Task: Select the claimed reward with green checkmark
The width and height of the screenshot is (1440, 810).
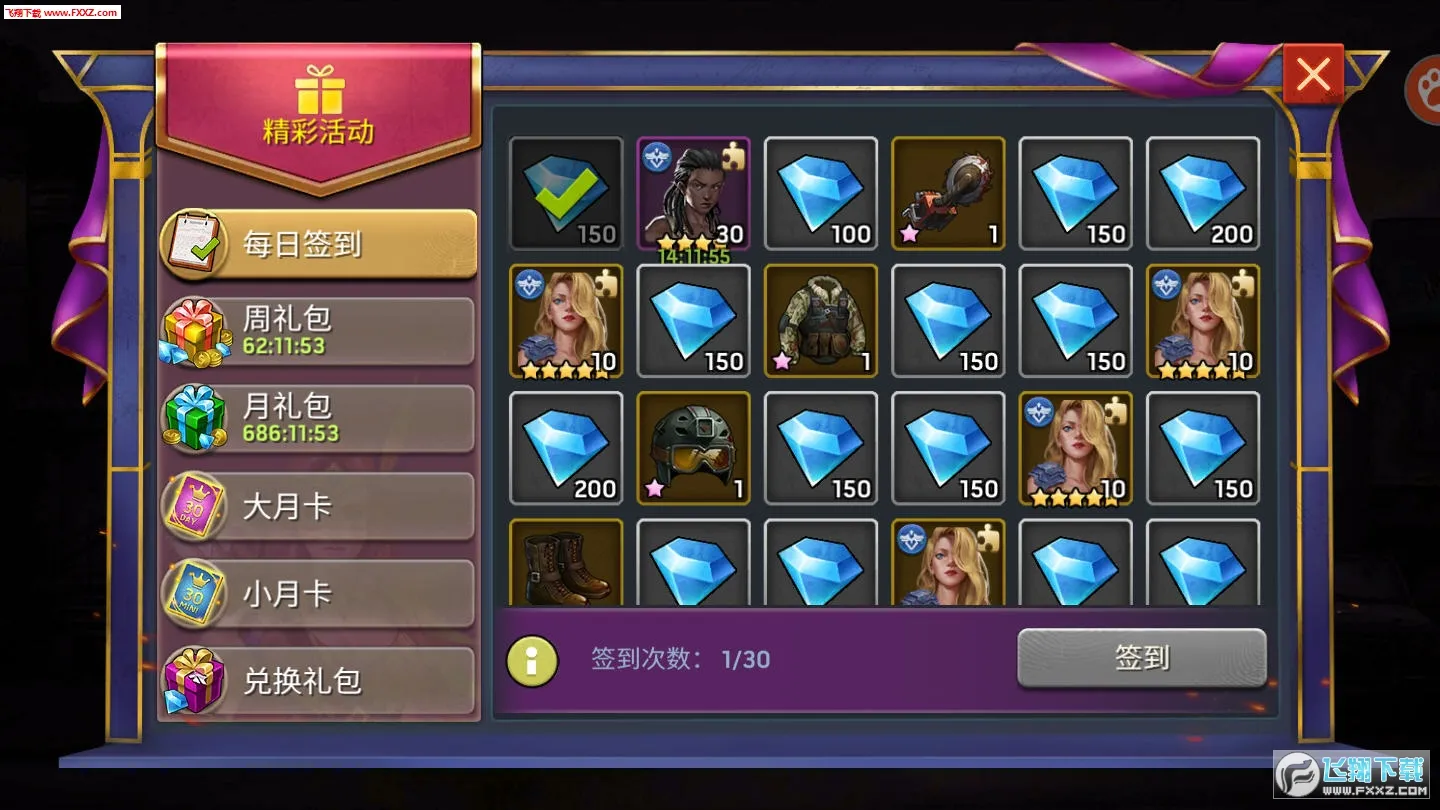Action: [566, 193]
